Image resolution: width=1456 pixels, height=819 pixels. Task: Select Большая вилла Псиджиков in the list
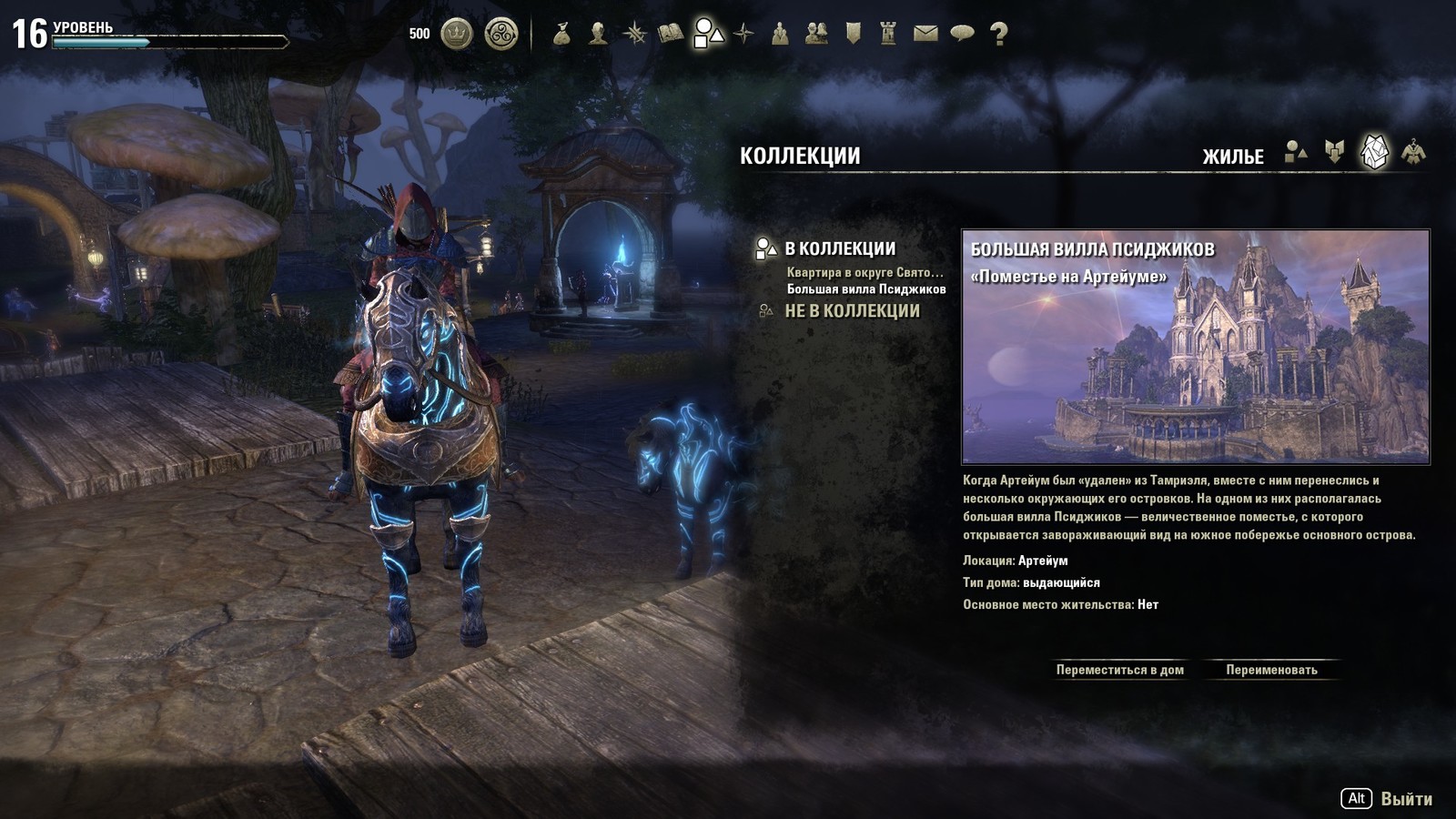[866, 289]
